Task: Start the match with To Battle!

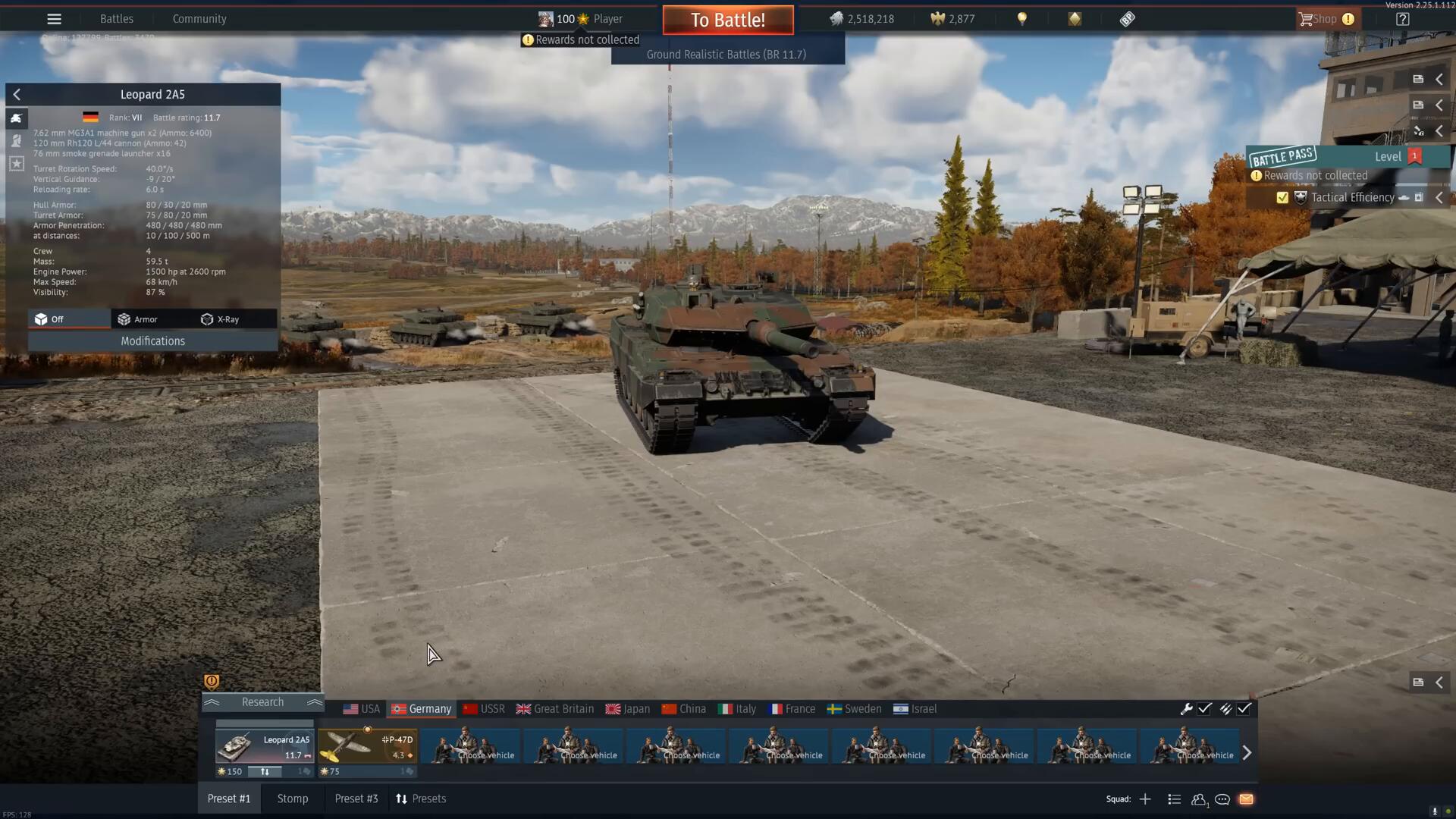Action: pos(727,20)
